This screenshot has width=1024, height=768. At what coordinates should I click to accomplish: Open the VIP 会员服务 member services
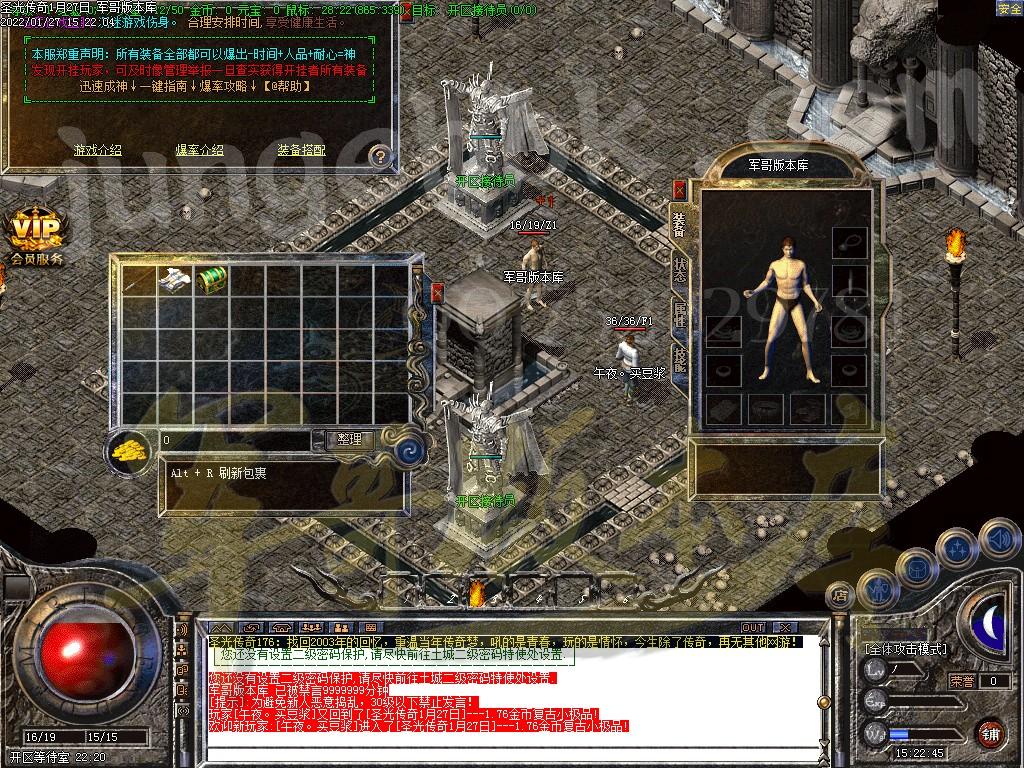coord(37,237)
